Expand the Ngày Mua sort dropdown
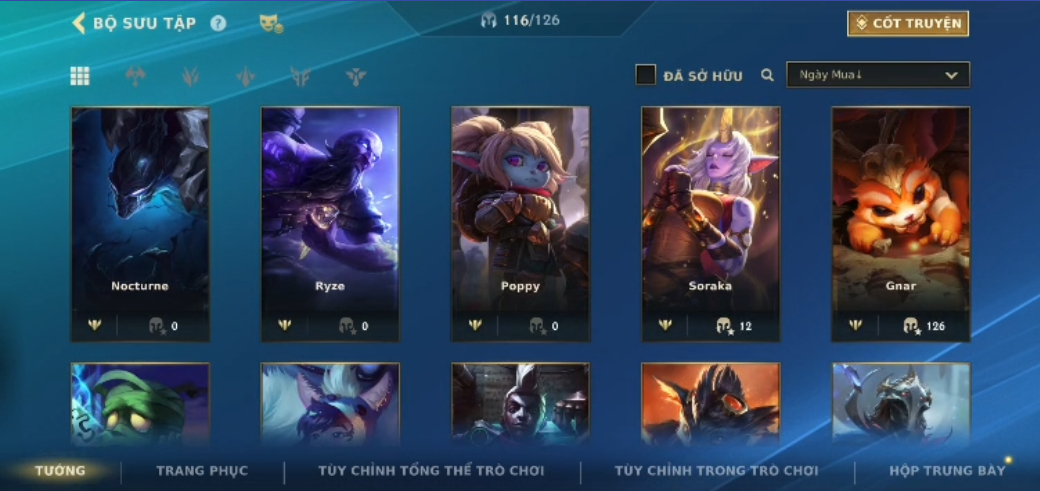 [877, 75]
